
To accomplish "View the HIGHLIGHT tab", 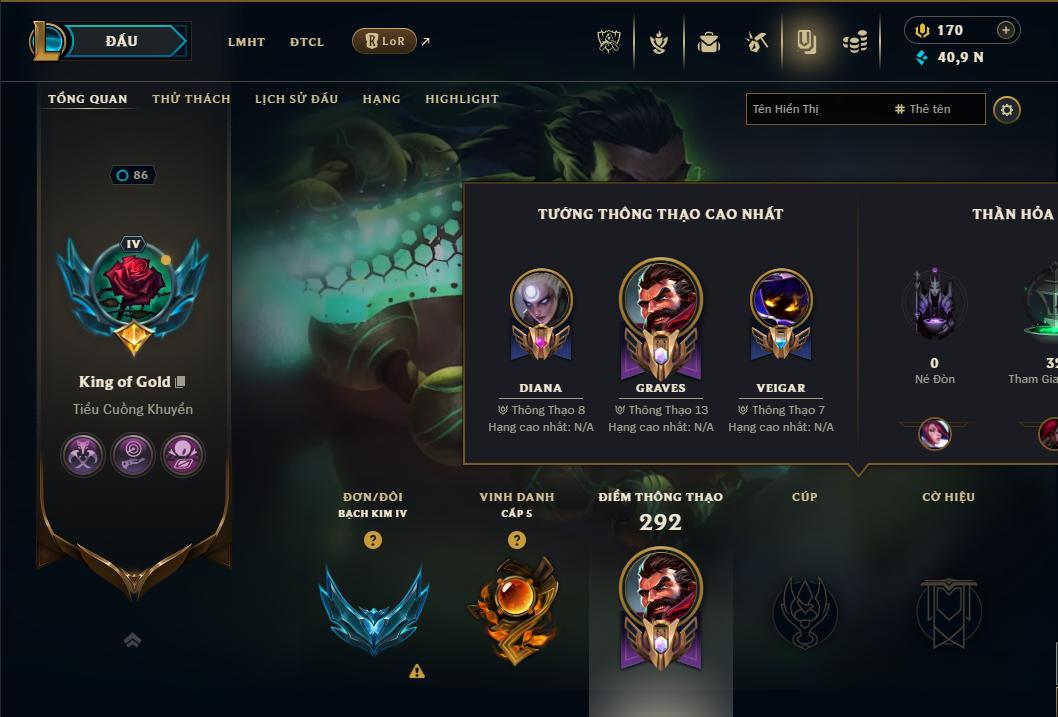I will pos(462,99).
